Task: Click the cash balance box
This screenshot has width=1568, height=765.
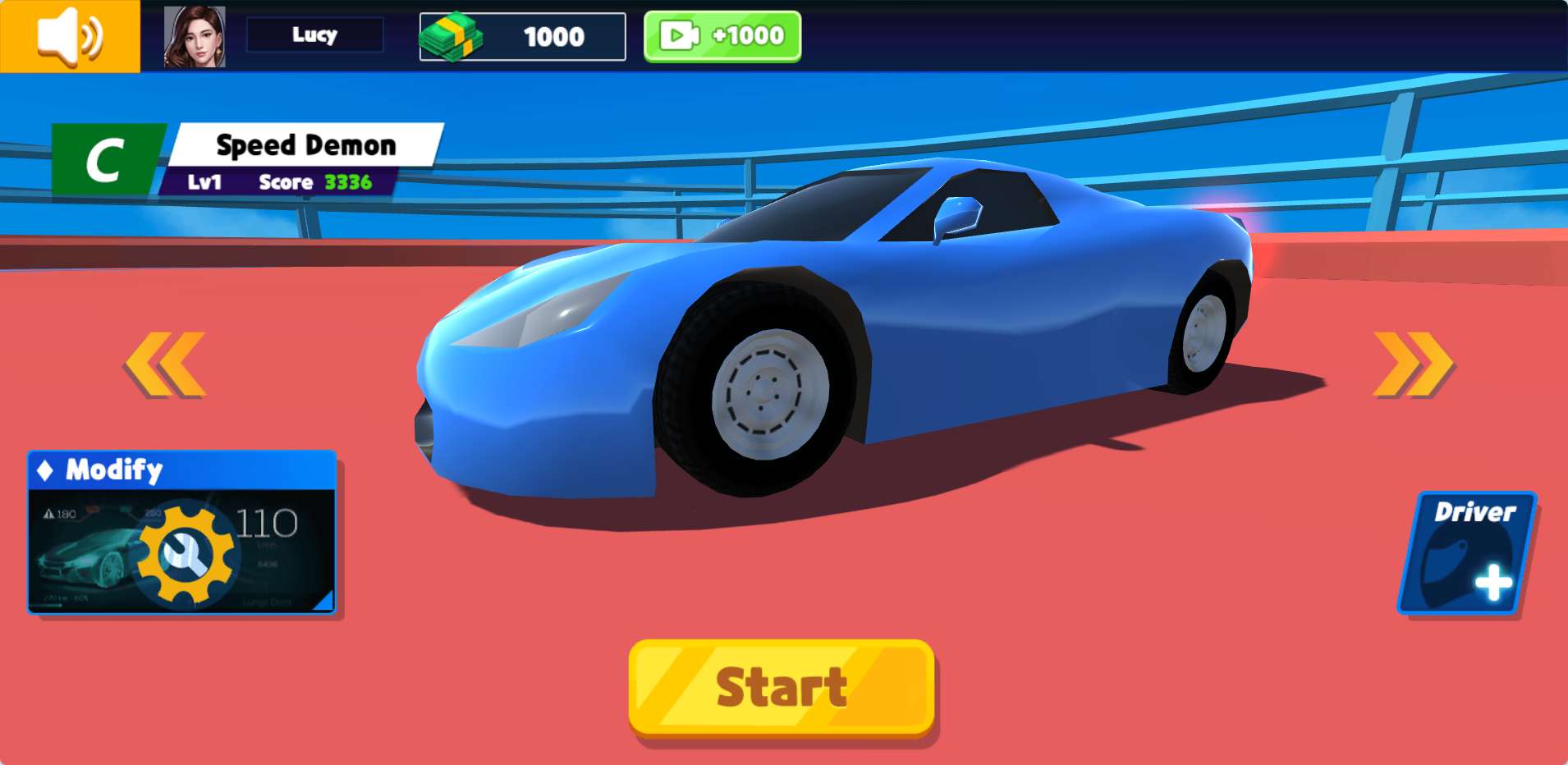Action: coord(522,37)
